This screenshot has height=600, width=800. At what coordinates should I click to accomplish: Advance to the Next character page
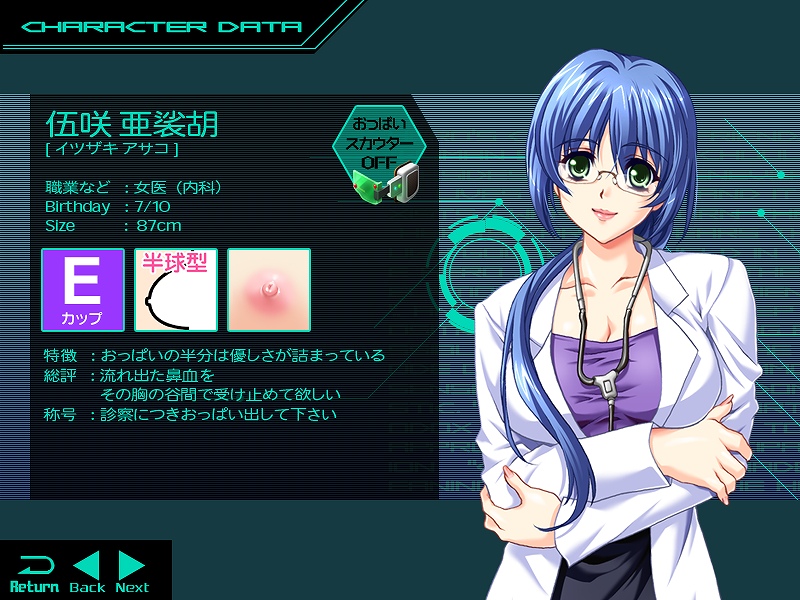tap(132, 572)
